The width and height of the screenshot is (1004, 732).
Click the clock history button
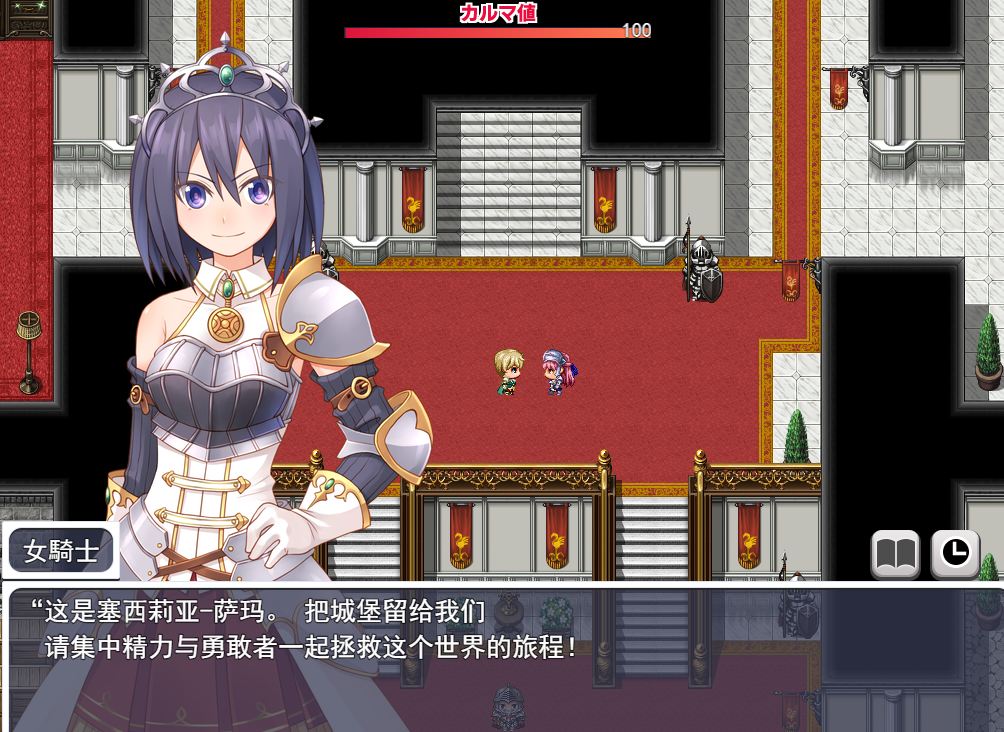(x=955, y=553)
